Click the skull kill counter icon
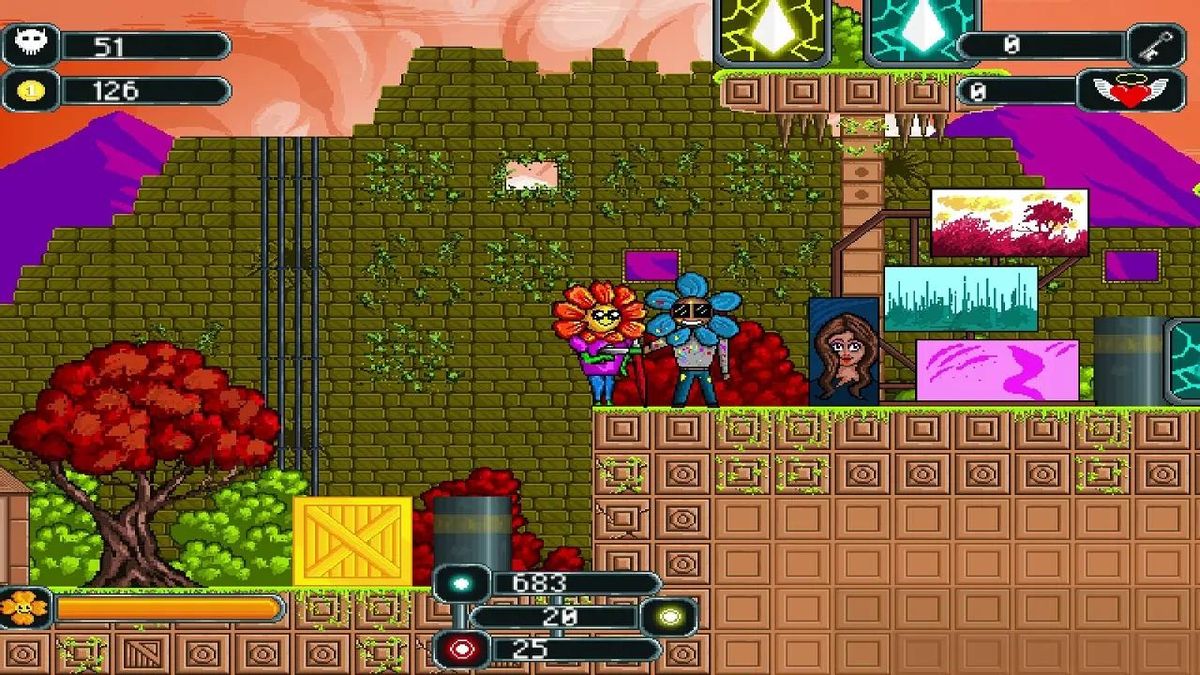This screenshot has height=675, width=1200. tap(28, 45)
